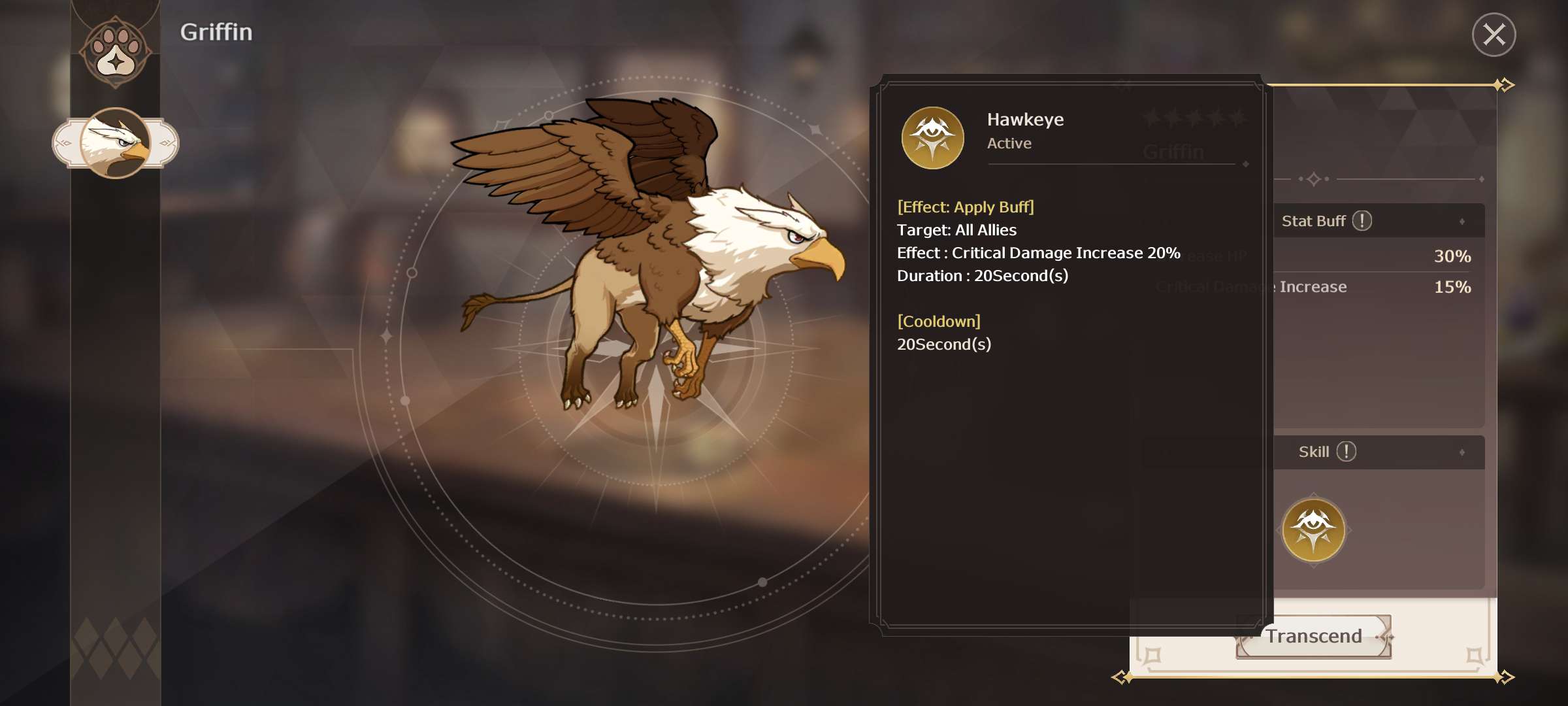
Task: Select the Griffin portrait thumbnail
Action: (116, 143)
